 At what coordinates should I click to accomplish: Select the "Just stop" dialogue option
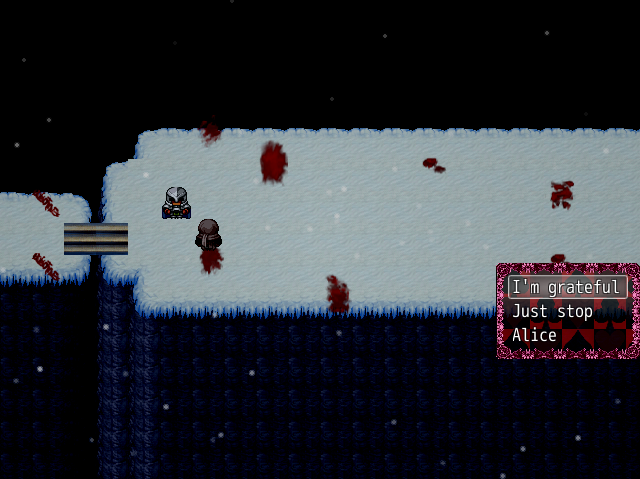pyautogui.click(x=553, y=312)
